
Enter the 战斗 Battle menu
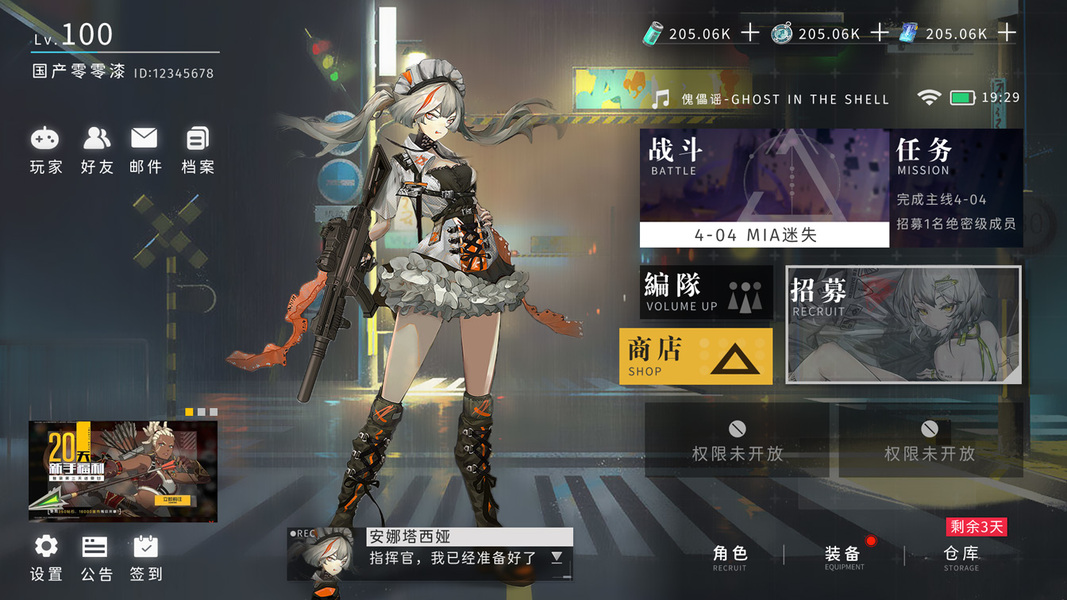764,175
